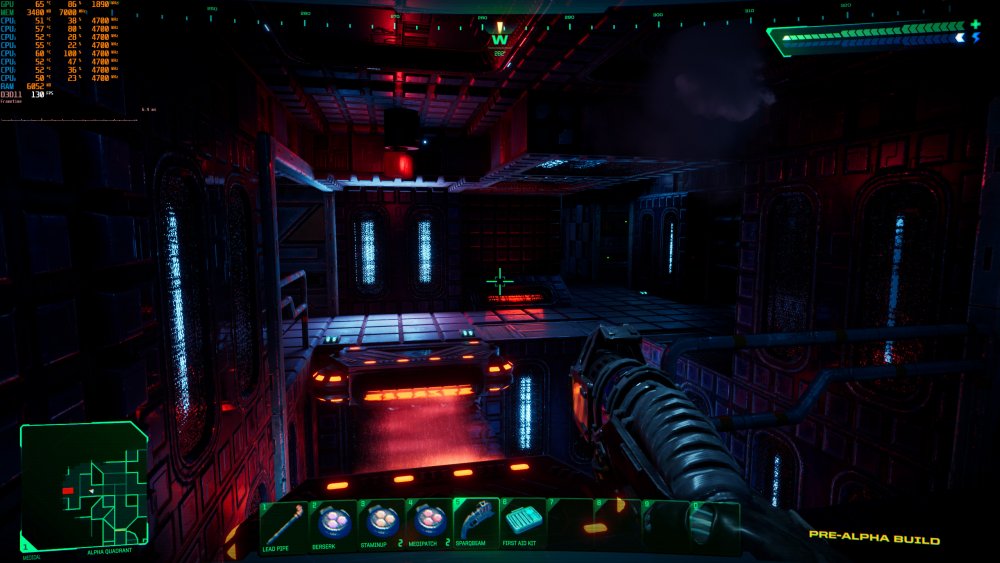This screenshot has height=563, width=1000.
Task: Select the First Aid Kit slot
Action: click(x=523, y=526)
